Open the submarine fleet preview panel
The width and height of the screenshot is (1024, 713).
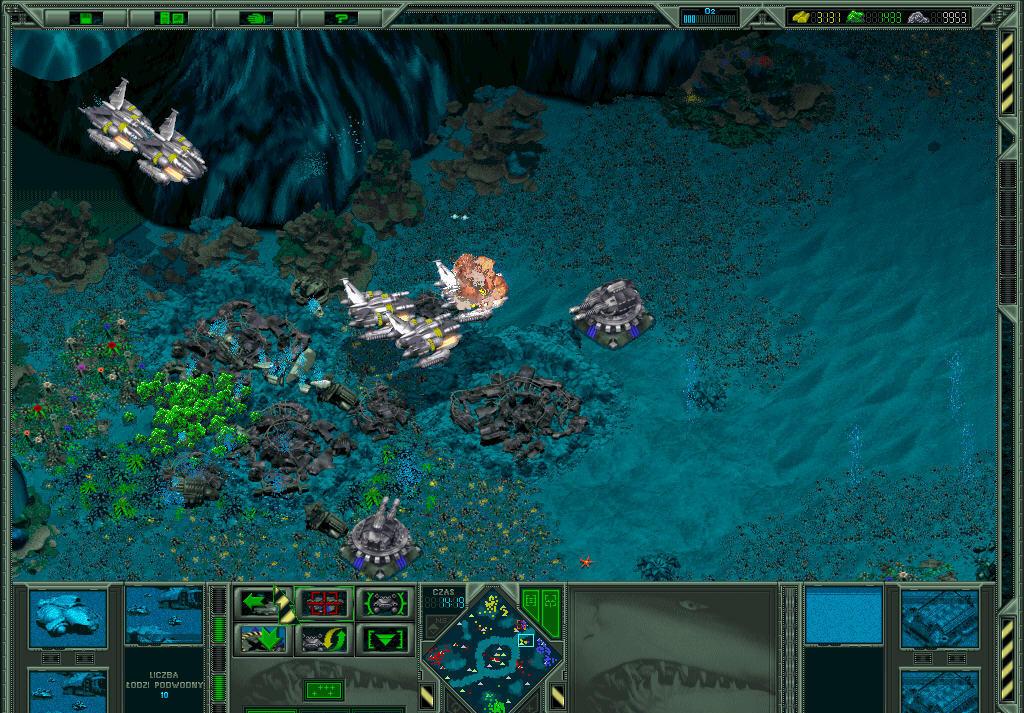coord(164,613)
